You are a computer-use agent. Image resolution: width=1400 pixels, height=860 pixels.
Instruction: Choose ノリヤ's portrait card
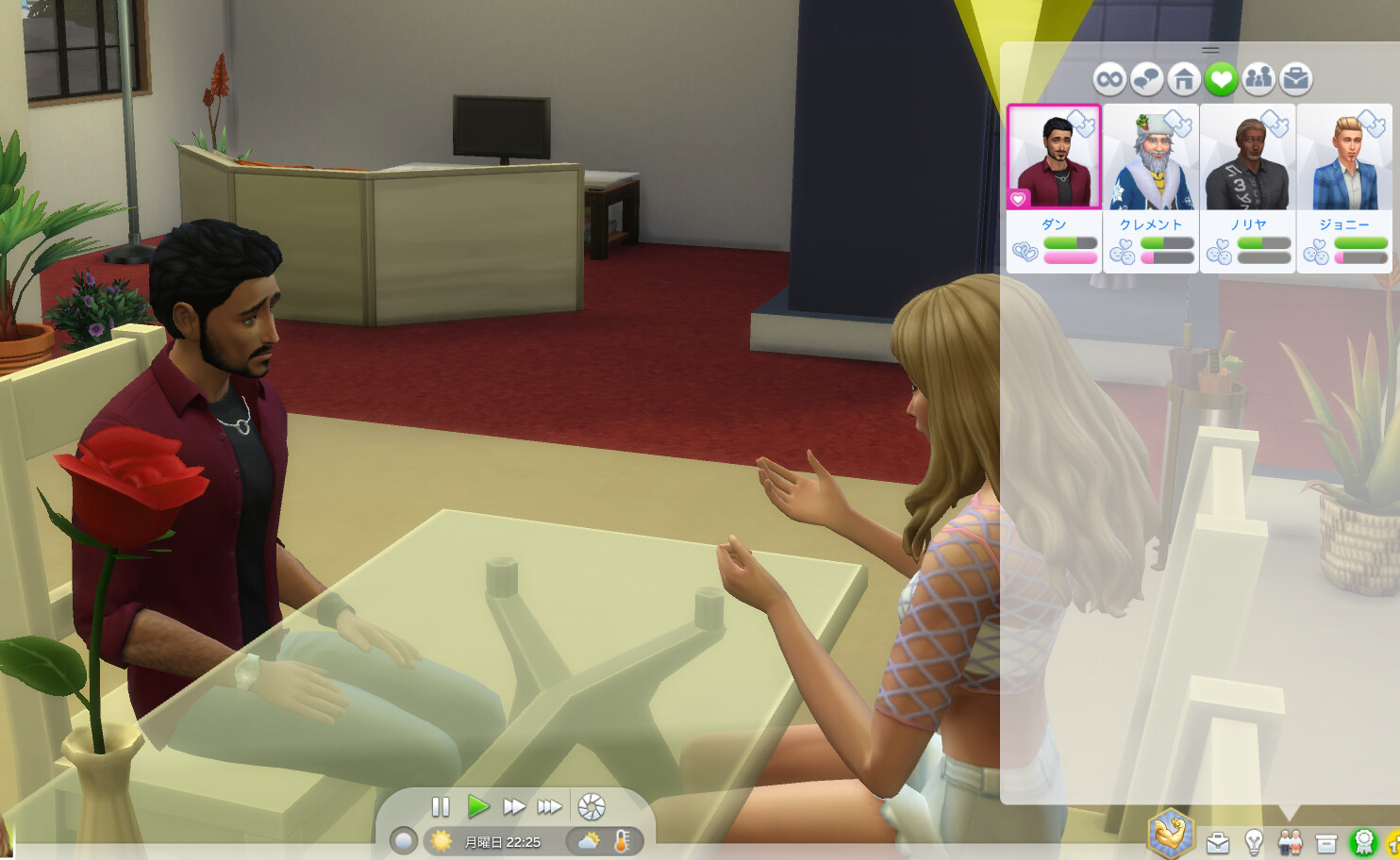[x=1248, y=157]
